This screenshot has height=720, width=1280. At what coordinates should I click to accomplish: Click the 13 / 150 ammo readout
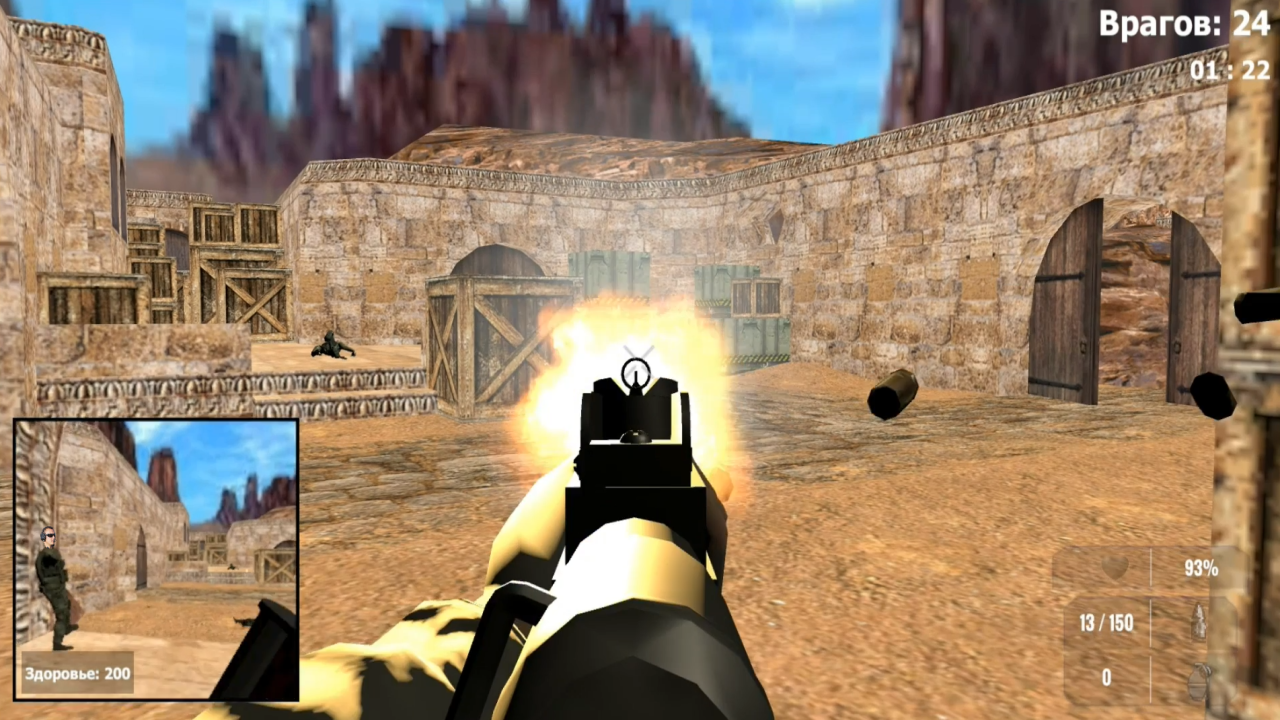click(1106, 622)
